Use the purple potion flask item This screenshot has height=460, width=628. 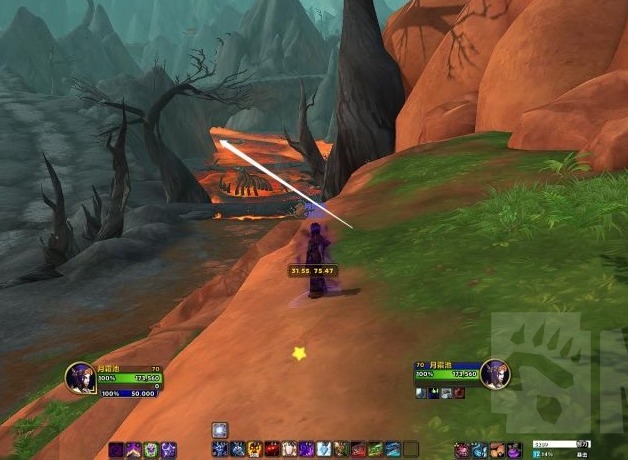(x=514, y=449)
